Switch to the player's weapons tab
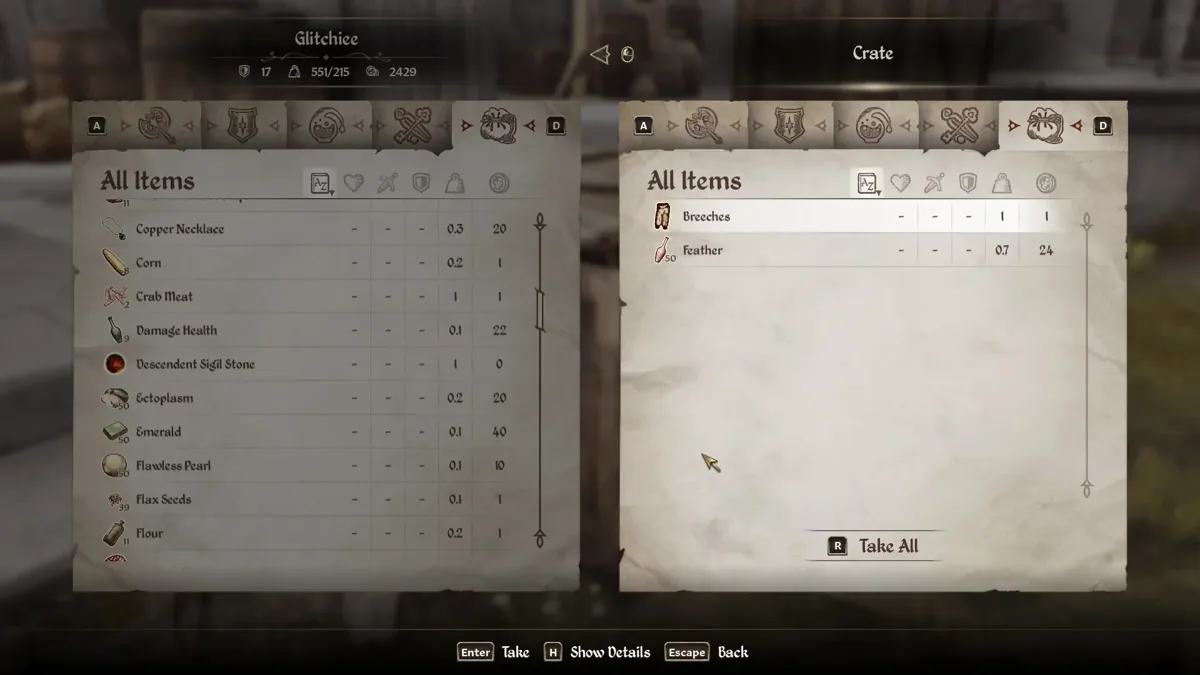 point(157,126)
